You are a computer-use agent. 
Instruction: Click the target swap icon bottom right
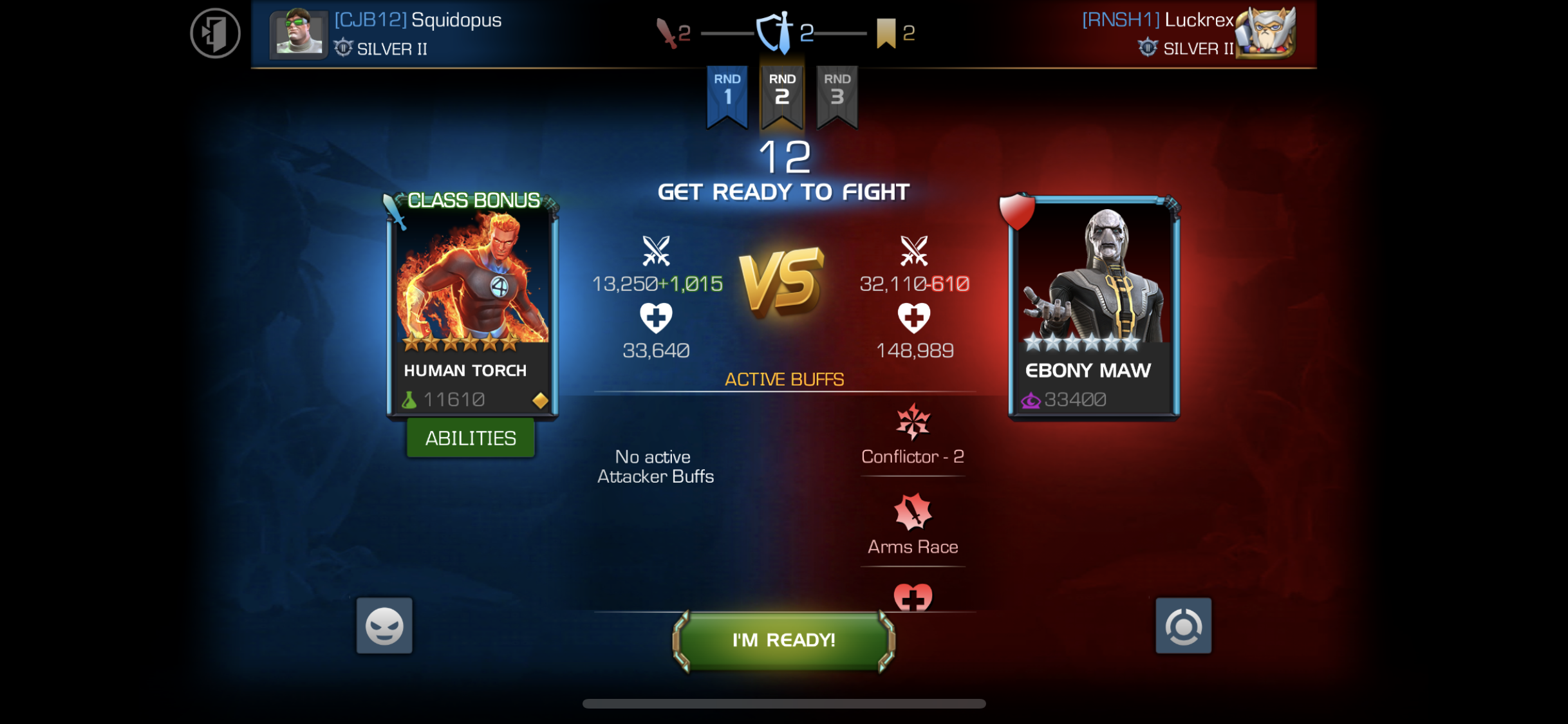tap(1184, 626)
